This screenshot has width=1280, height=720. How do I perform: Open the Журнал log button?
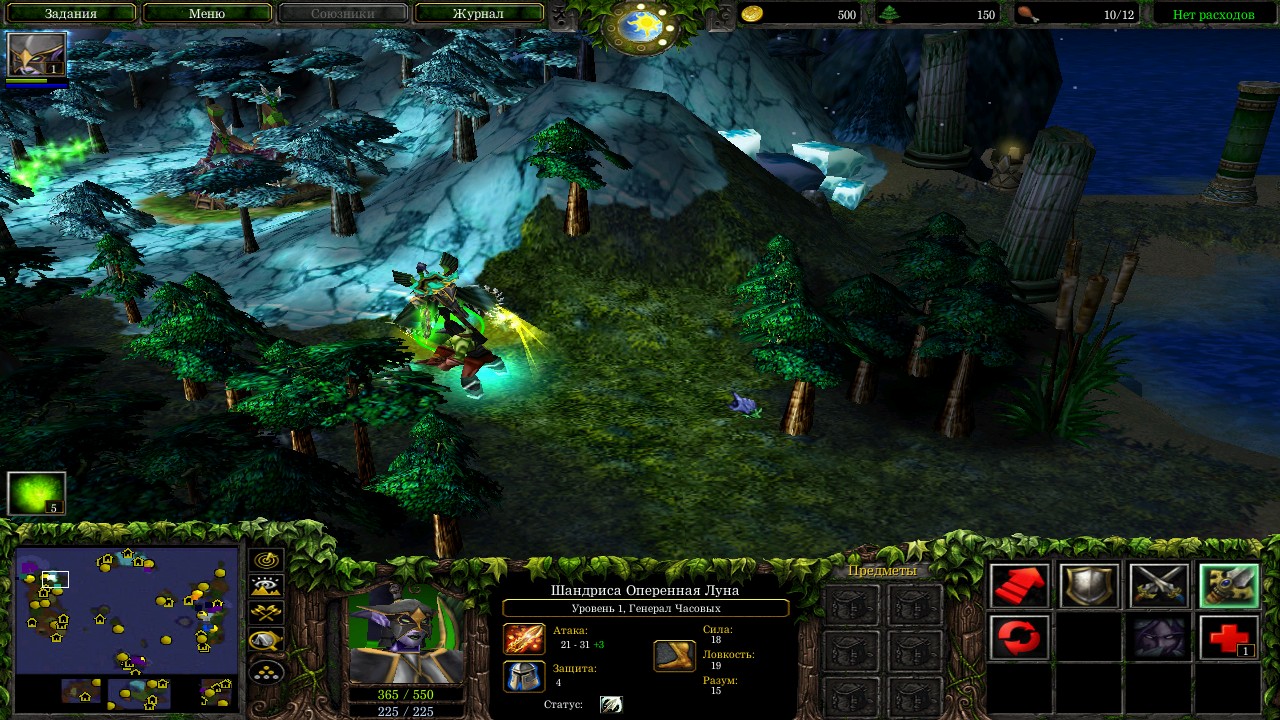478,14
